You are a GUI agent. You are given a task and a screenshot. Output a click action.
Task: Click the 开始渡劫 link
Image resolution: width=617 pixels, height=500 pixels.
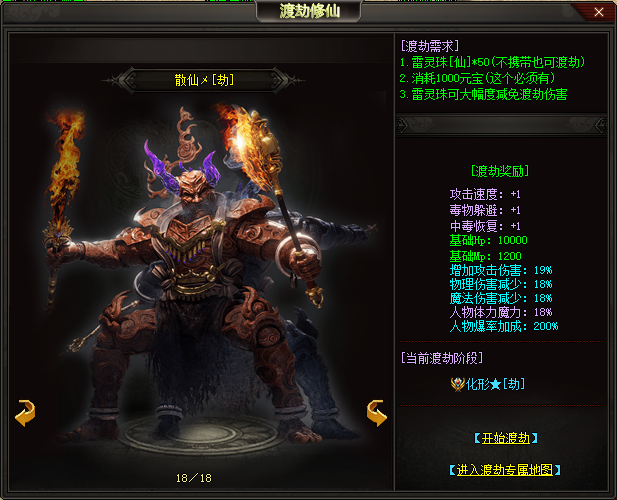(x=505, y=438)
